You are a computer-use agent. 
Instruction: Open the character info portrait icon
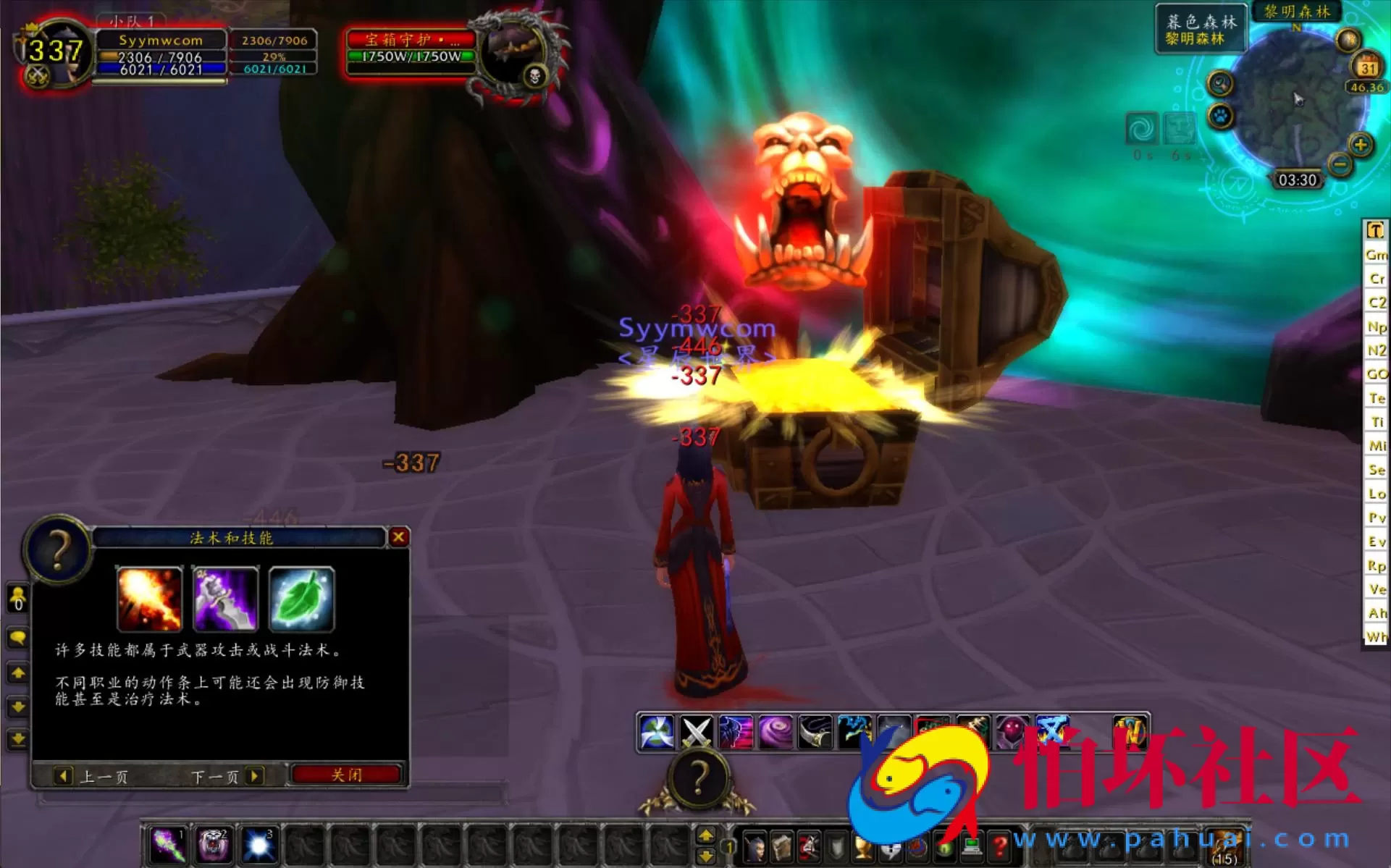755,847
